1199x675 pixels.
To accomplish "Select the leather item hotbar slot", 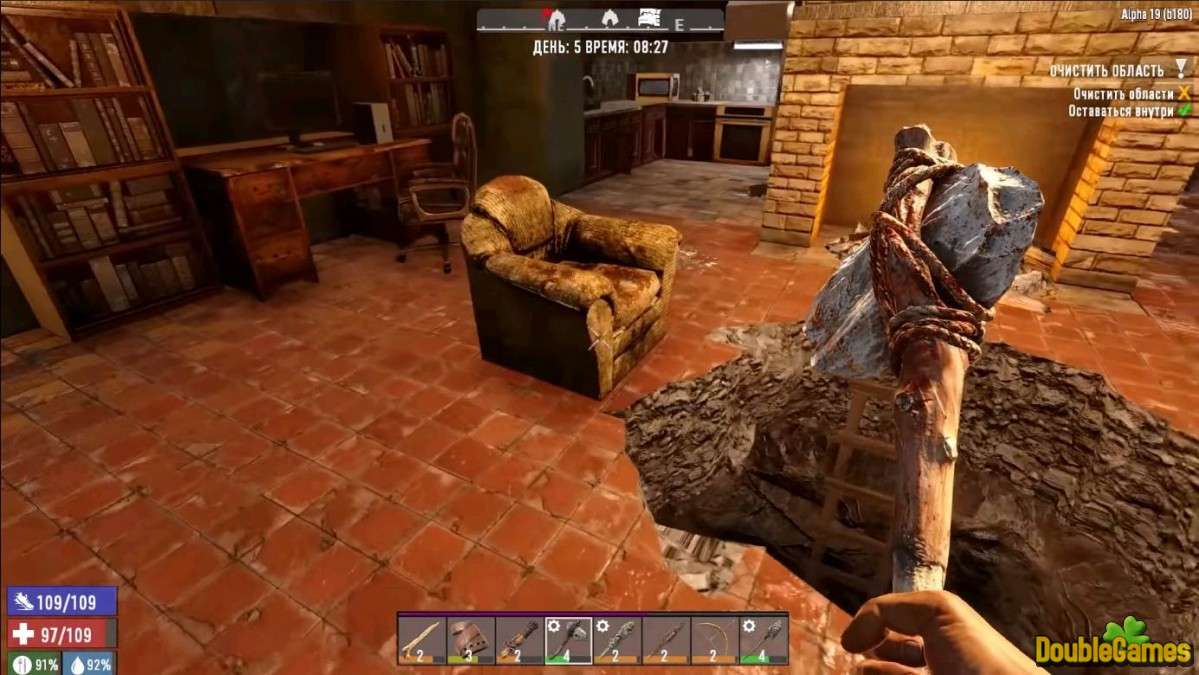I will [471, 639].
